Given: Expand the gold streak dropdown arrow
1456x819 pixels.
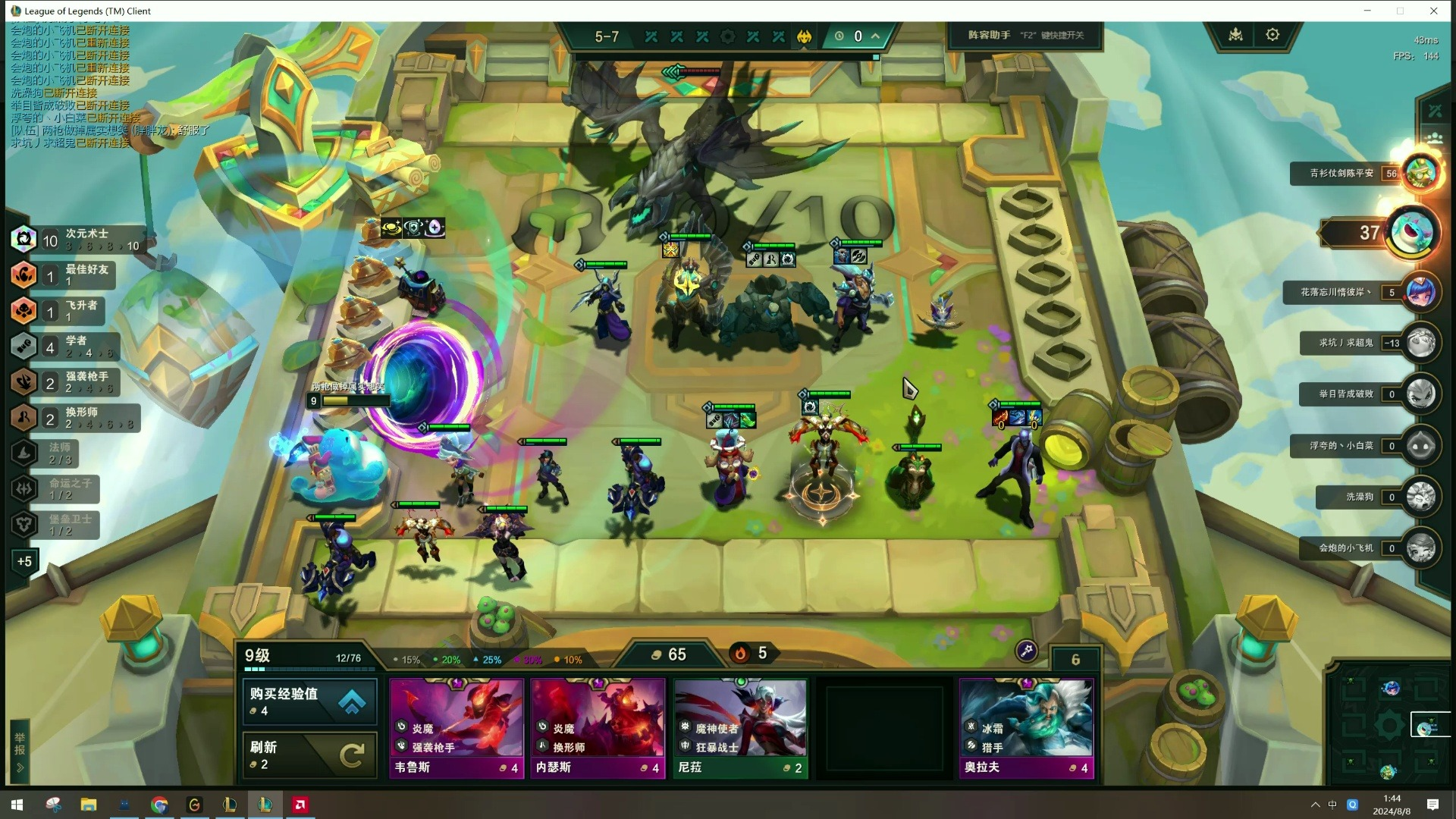Looking at the screenshot, I should pos(875,36).
